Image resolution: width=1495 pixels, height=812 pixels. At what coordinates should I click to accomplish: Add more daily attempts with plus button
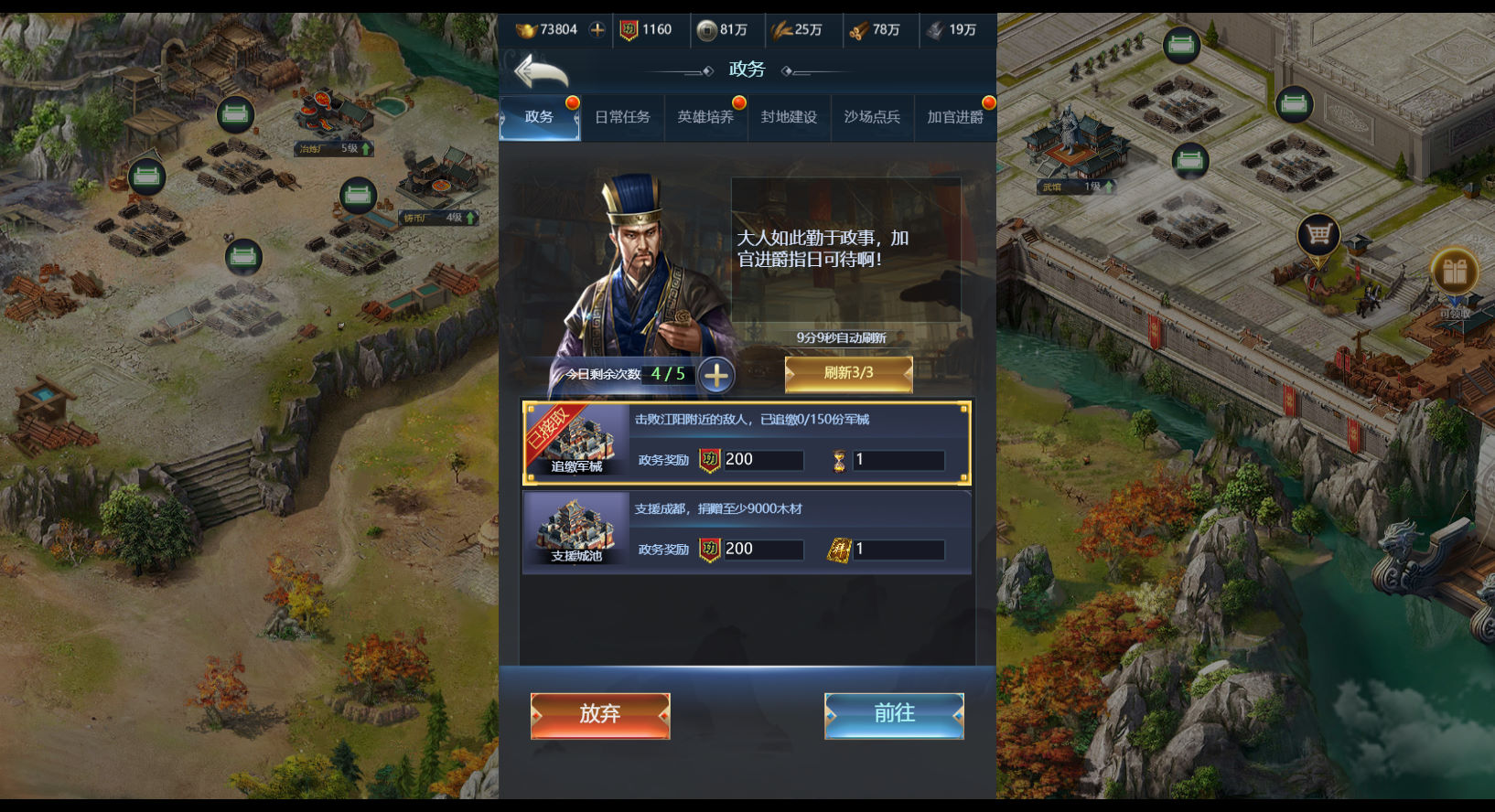[x=716, y=375]
